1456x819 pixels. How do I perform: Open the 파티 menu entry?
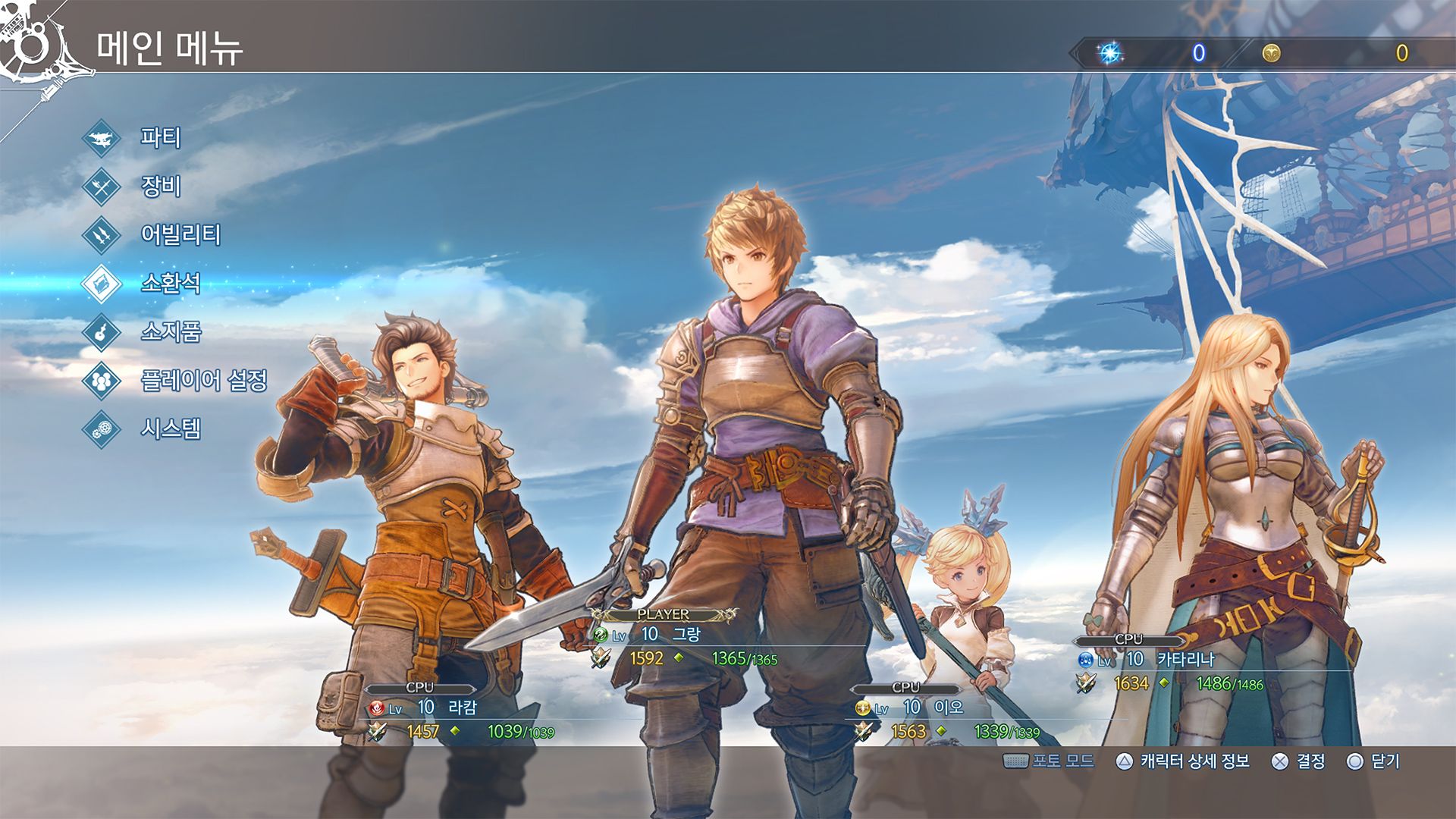160,138
